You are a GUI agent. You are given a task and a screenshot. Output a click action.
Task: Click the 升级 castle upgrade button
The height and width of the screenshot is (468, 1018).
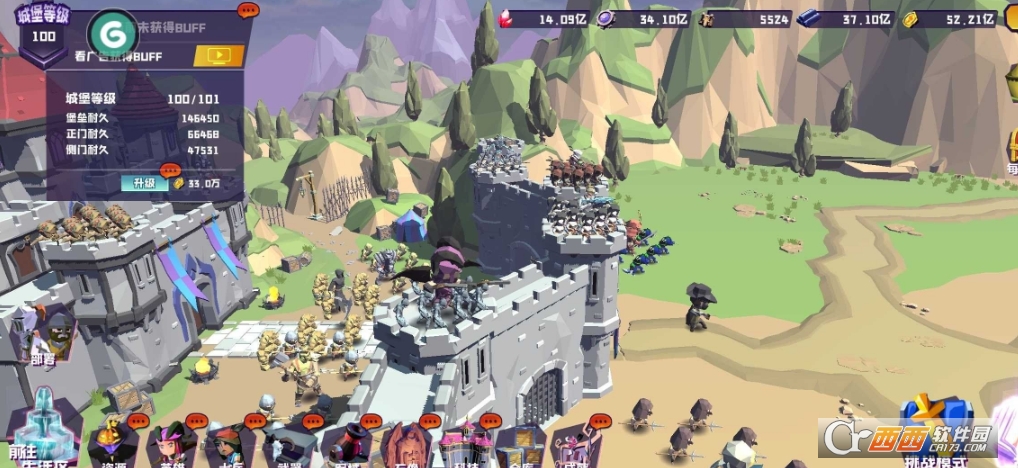click(x=139, y=183)
